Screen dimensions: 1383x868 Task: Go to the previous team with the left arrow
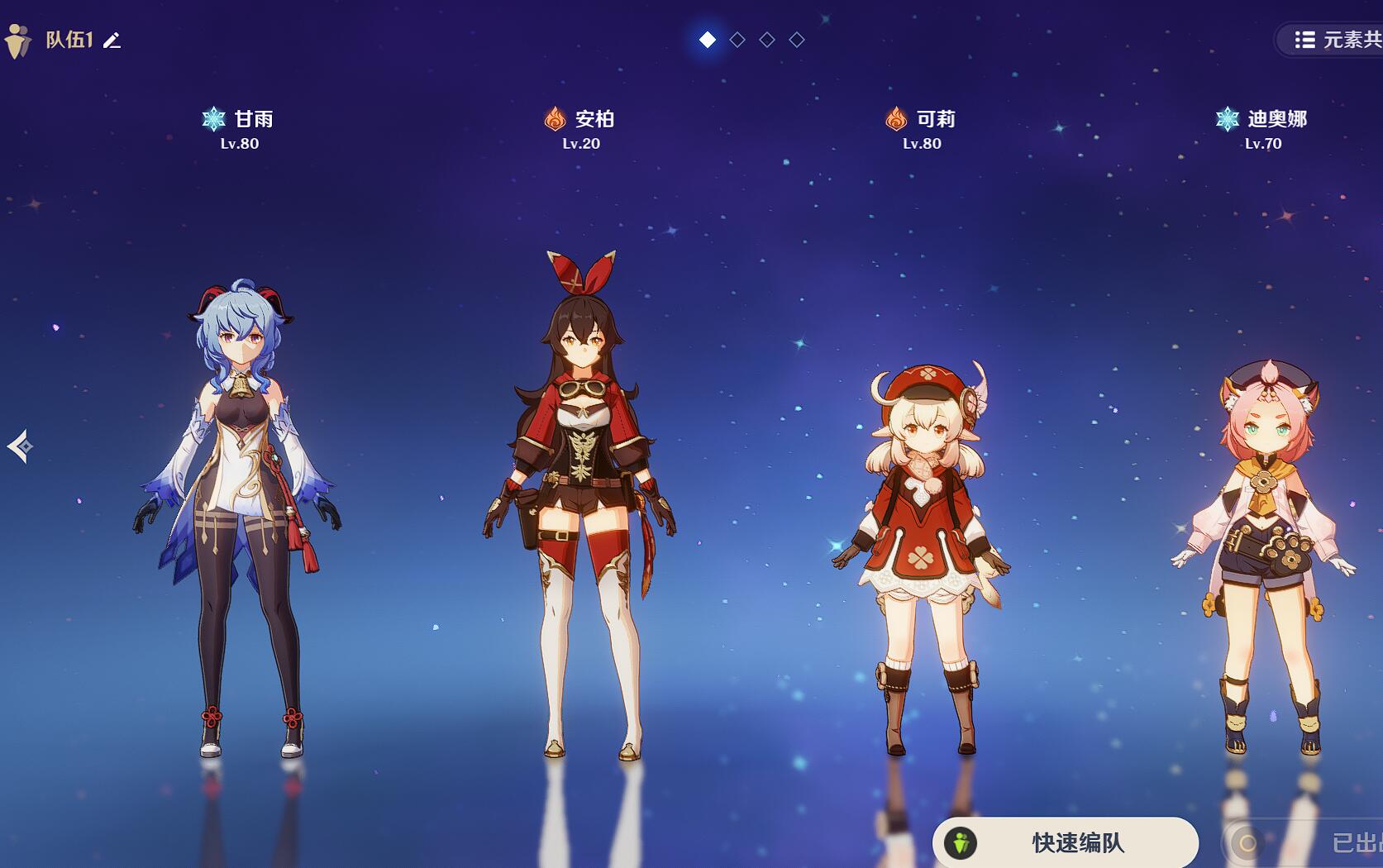click(20, 446)
